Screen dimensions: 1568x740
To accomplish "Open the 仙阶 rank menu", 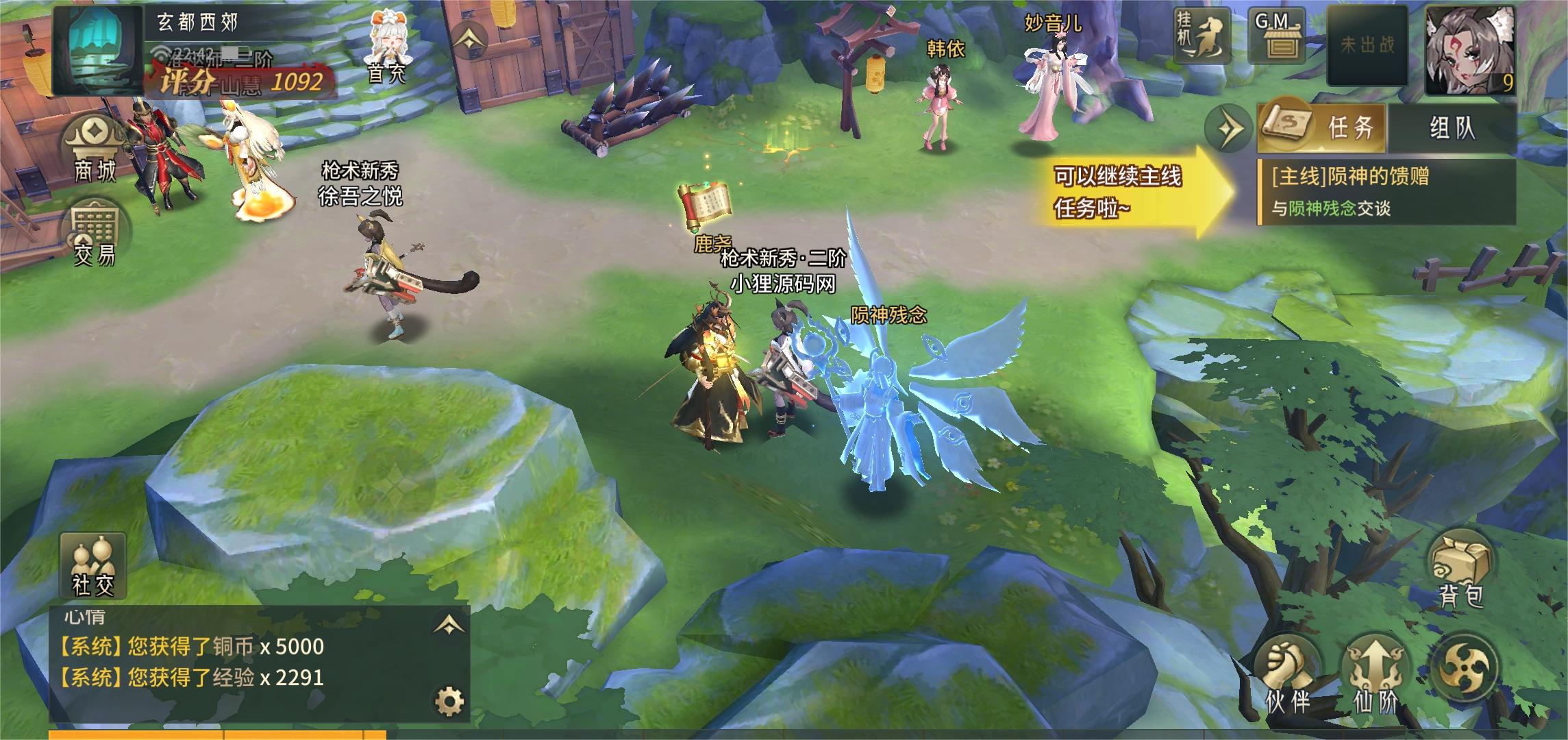I will coord(1375,675).
